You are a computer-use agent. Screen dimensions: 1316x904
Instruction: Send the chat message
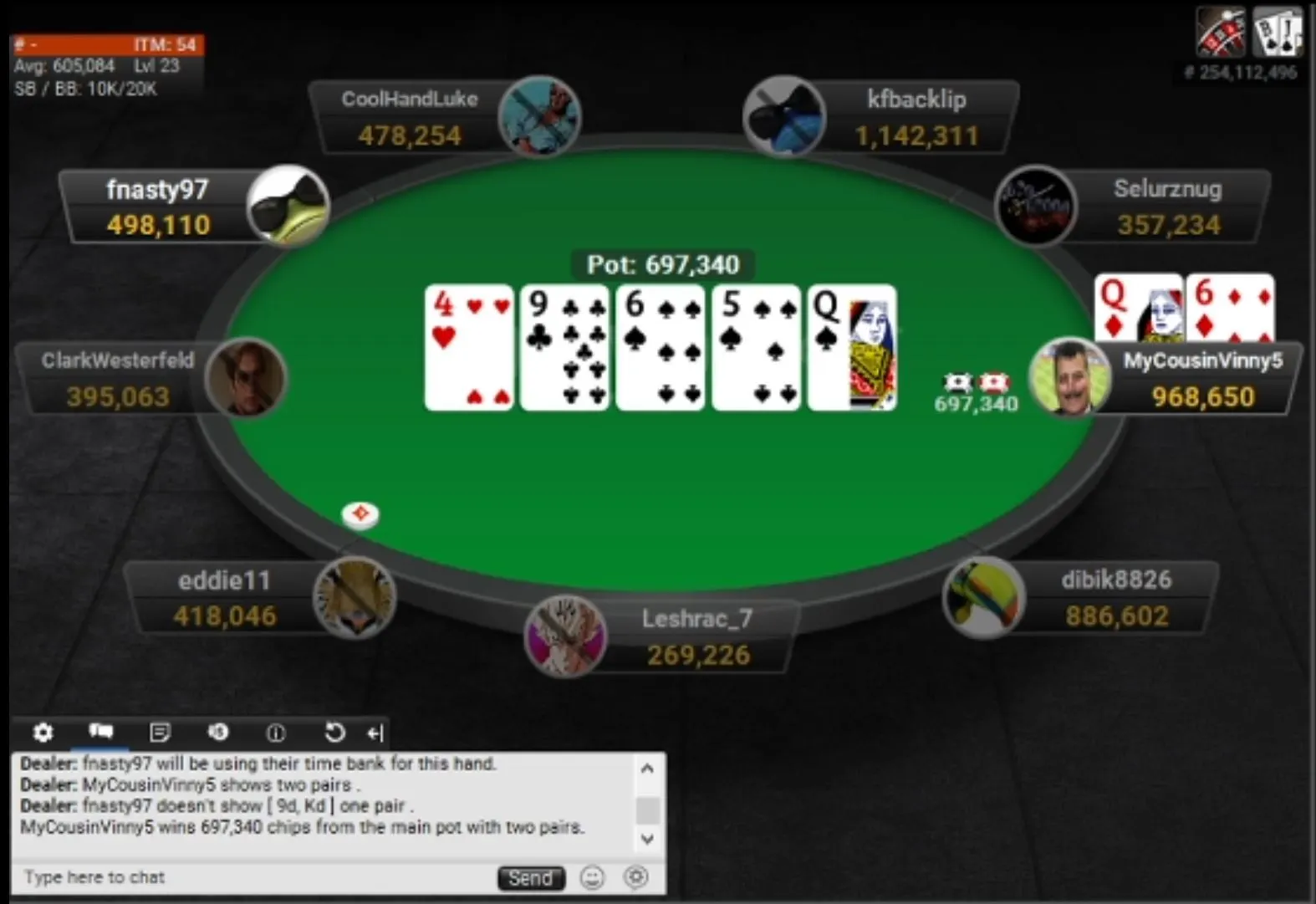pyautogui.click(x=531, y=878)
